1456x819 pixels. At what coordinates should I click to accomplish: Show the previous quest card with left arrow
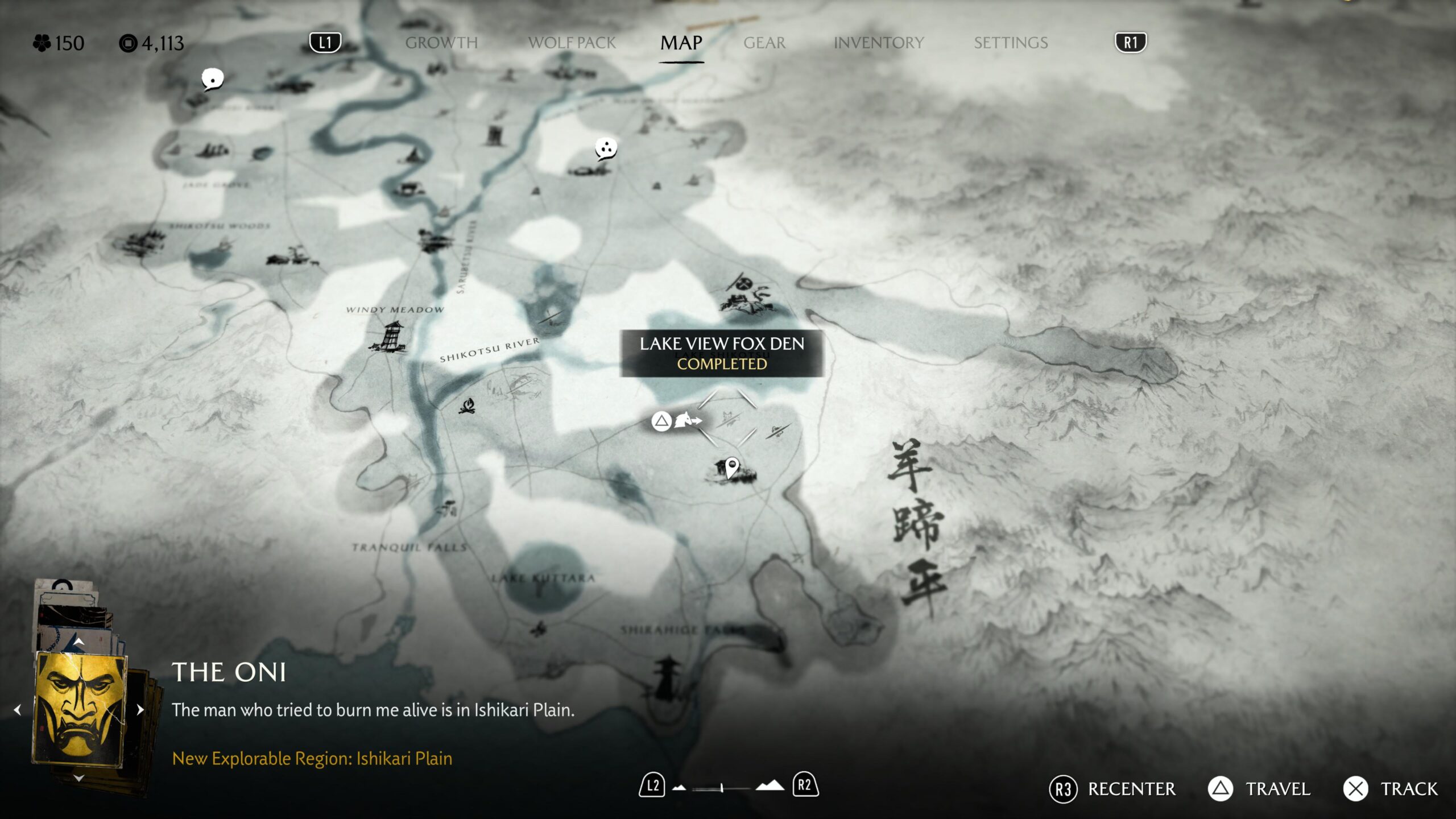[x=18, y=709]
